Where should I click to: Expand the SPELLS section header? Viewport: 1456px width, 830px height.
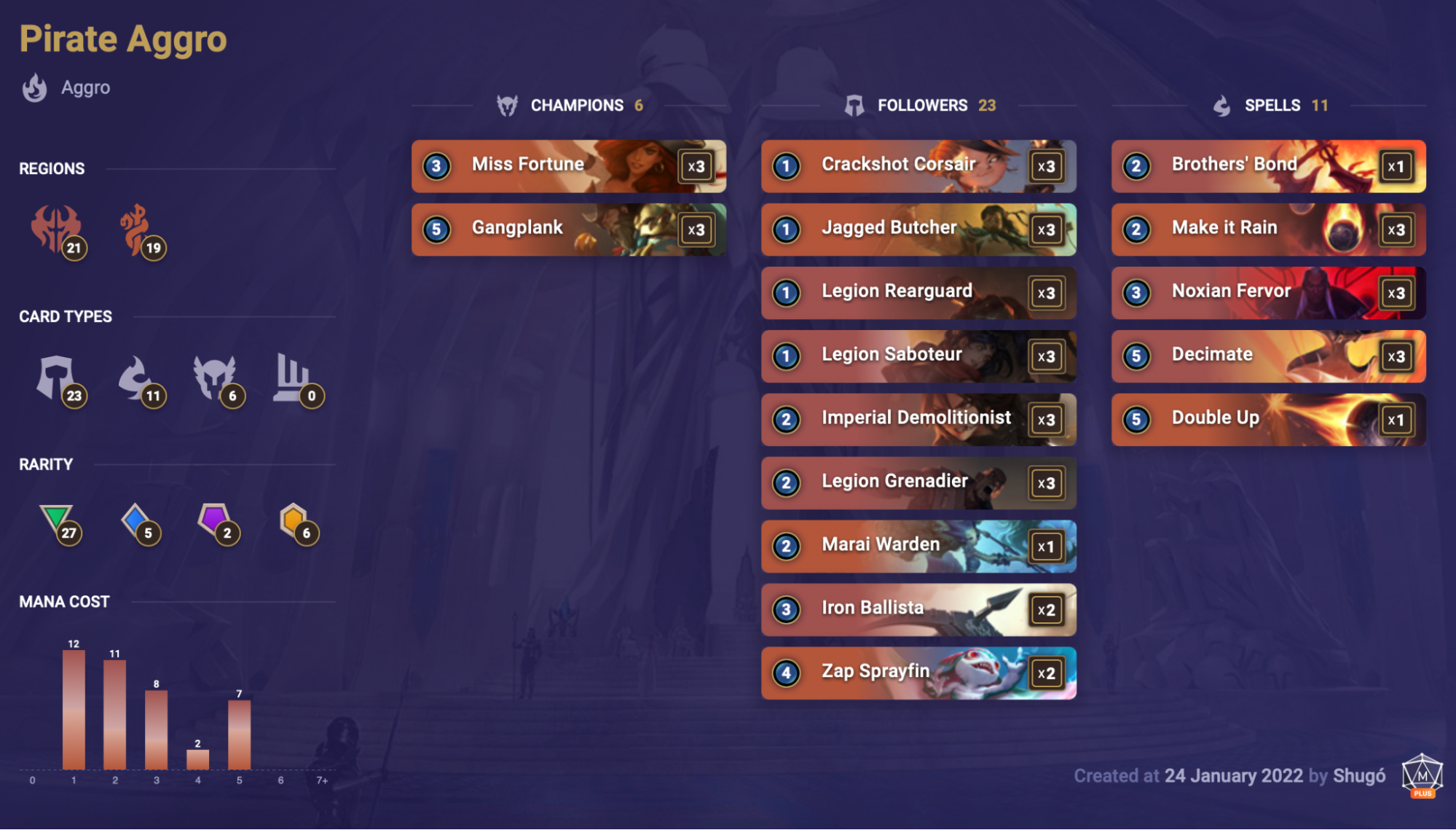(x=1271, y=105)
